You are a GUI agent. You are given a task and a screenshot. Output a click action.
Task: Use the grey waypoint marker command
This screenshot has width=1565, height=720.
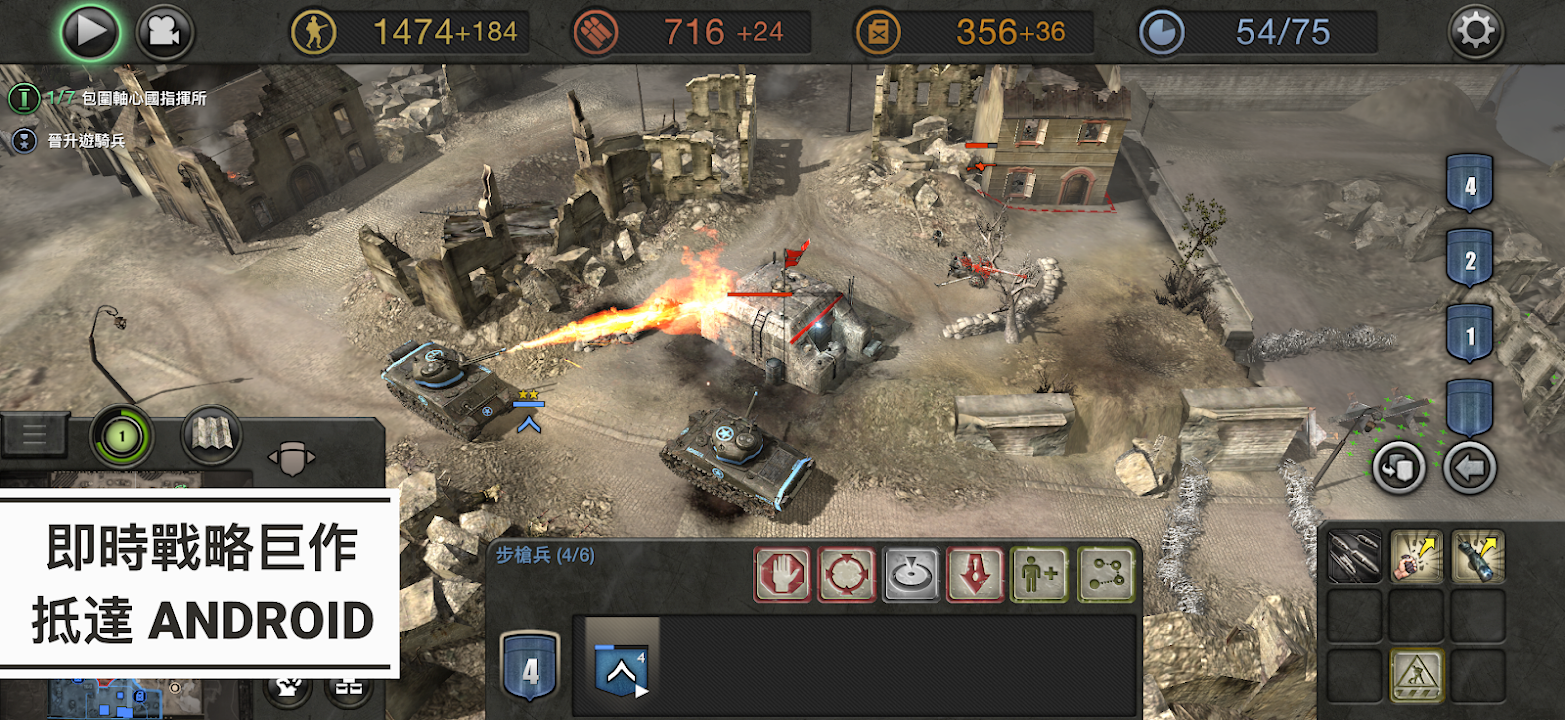click(x=912, y=574)
